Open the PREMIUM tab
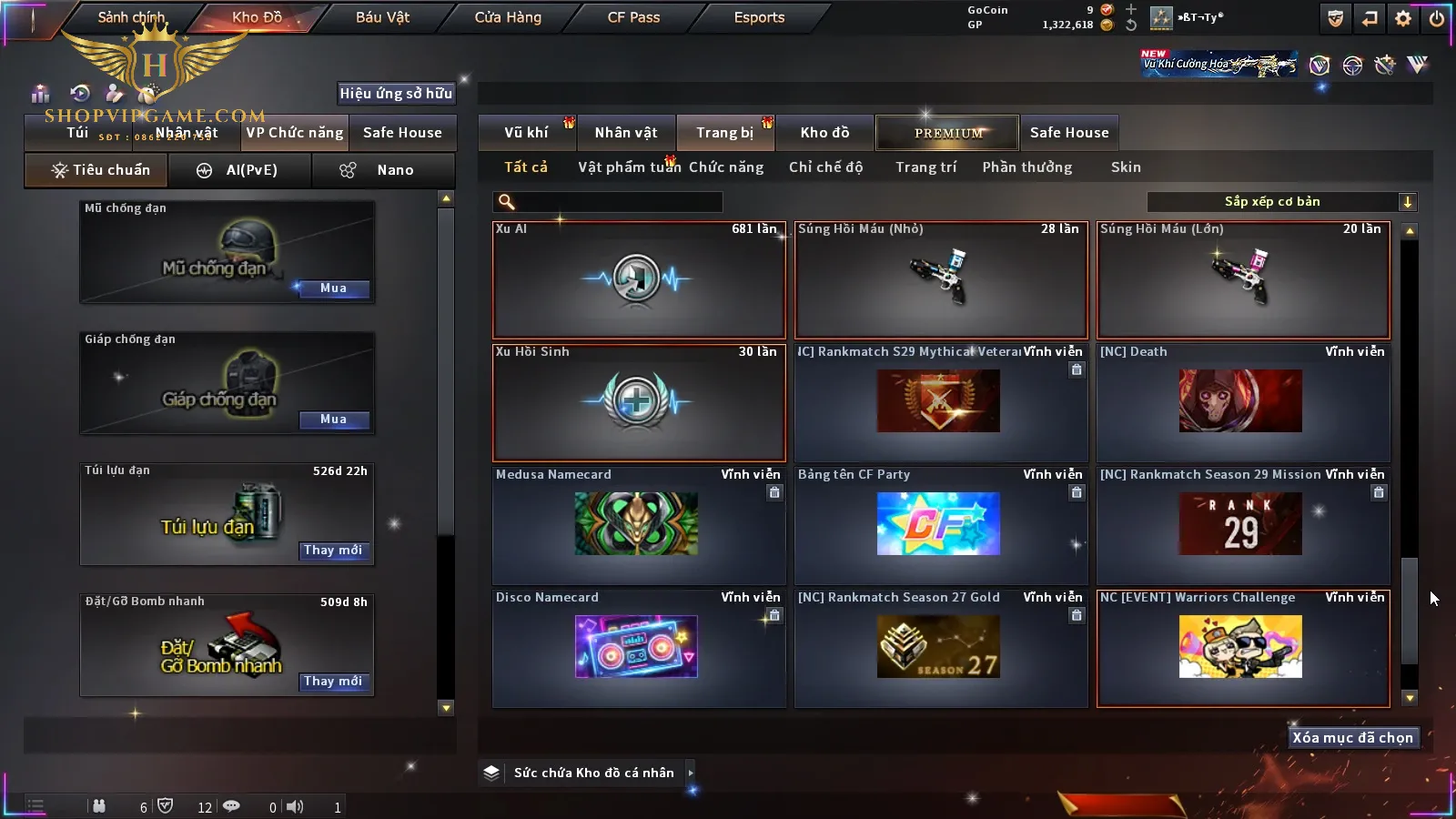Image resolution: width=1456 pixels, height=819 pixels. pos(948,133)
